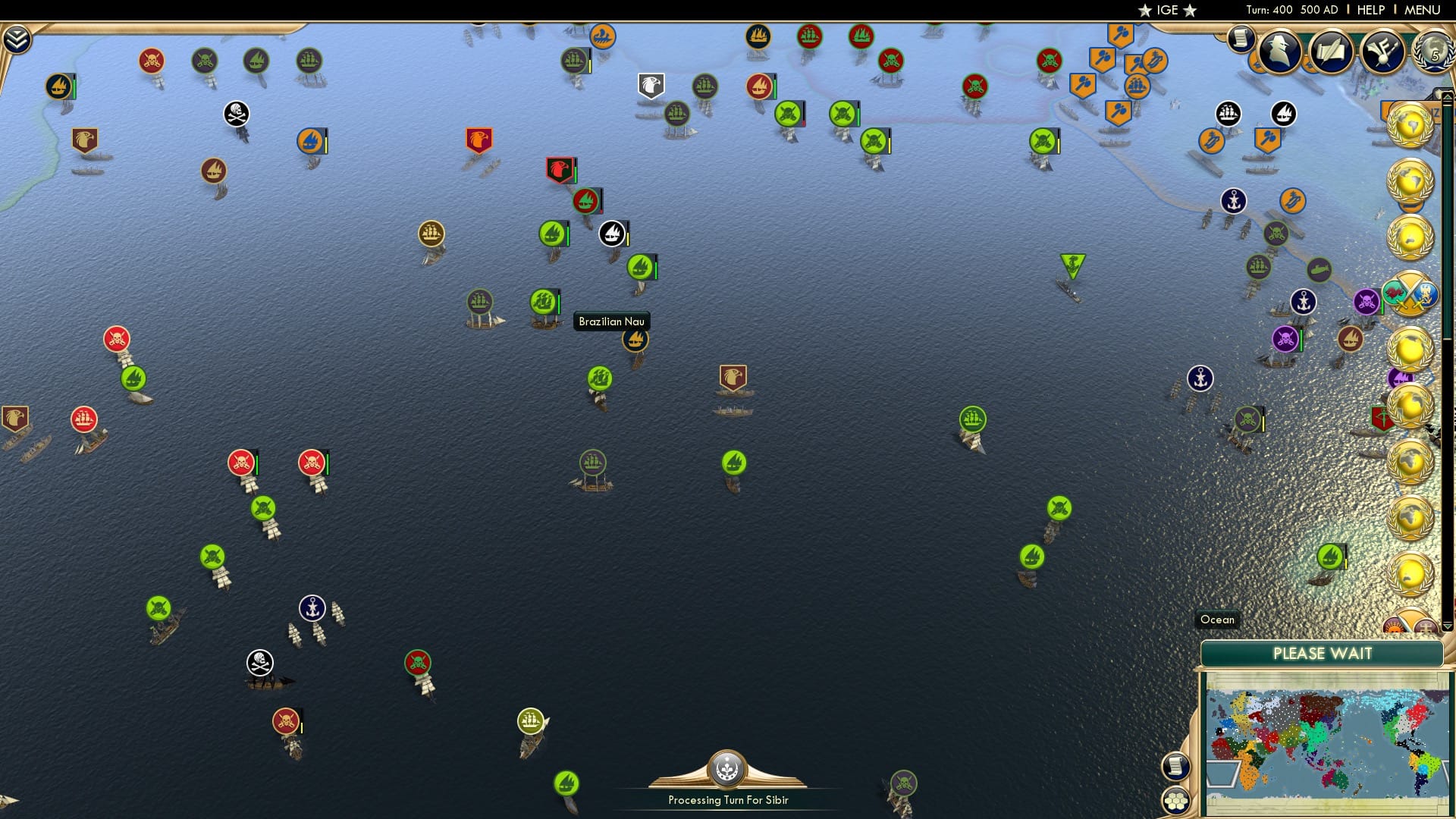View Culture overview via music note icon

tap(1382, 53)
